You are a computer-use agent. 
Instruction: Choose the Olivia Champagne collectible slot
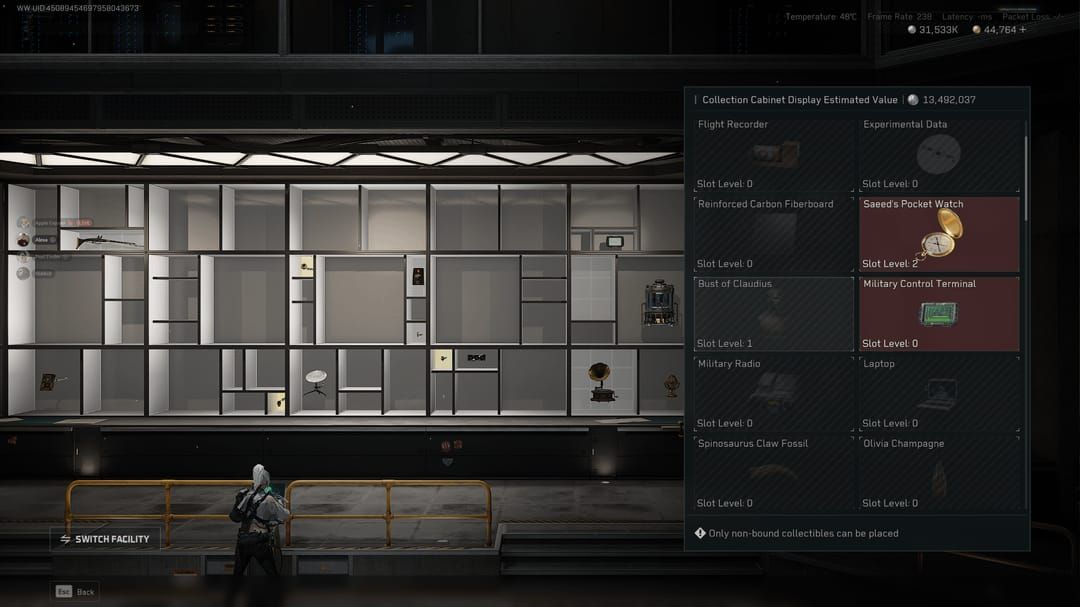938,474
